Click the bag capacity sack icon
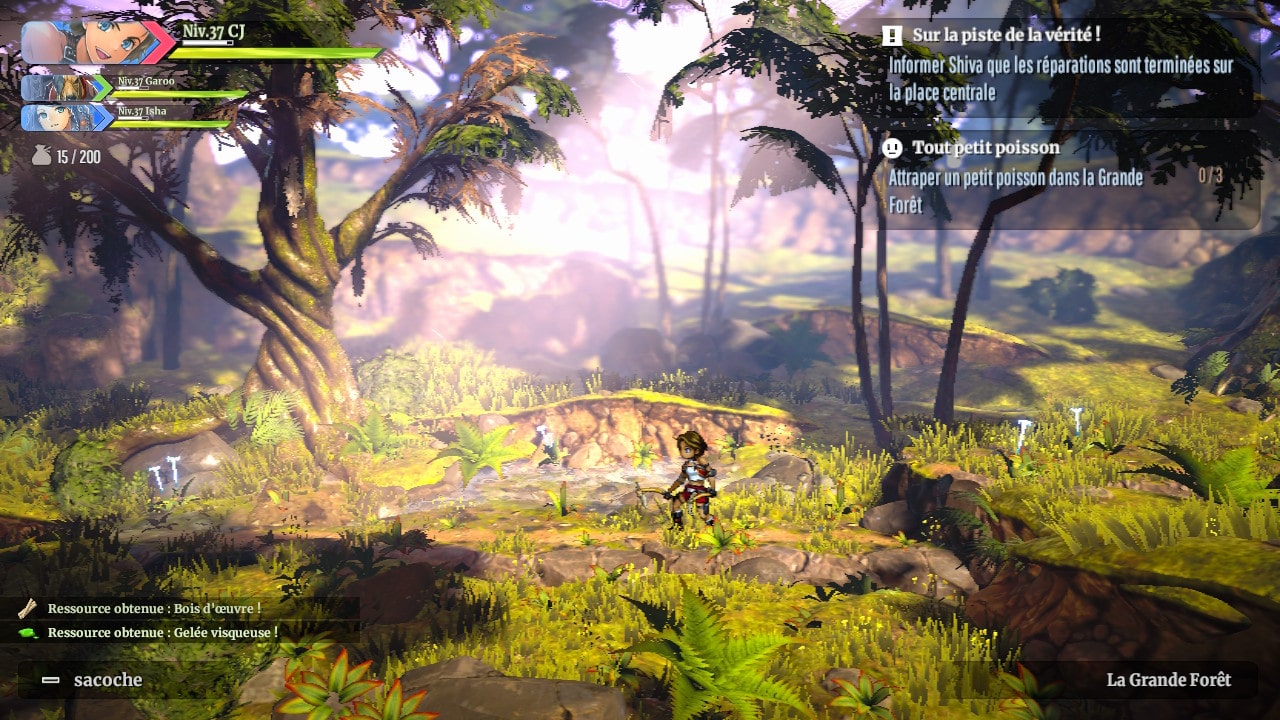Viewport: 1280px width, 720px height. (x=41, y=156)
